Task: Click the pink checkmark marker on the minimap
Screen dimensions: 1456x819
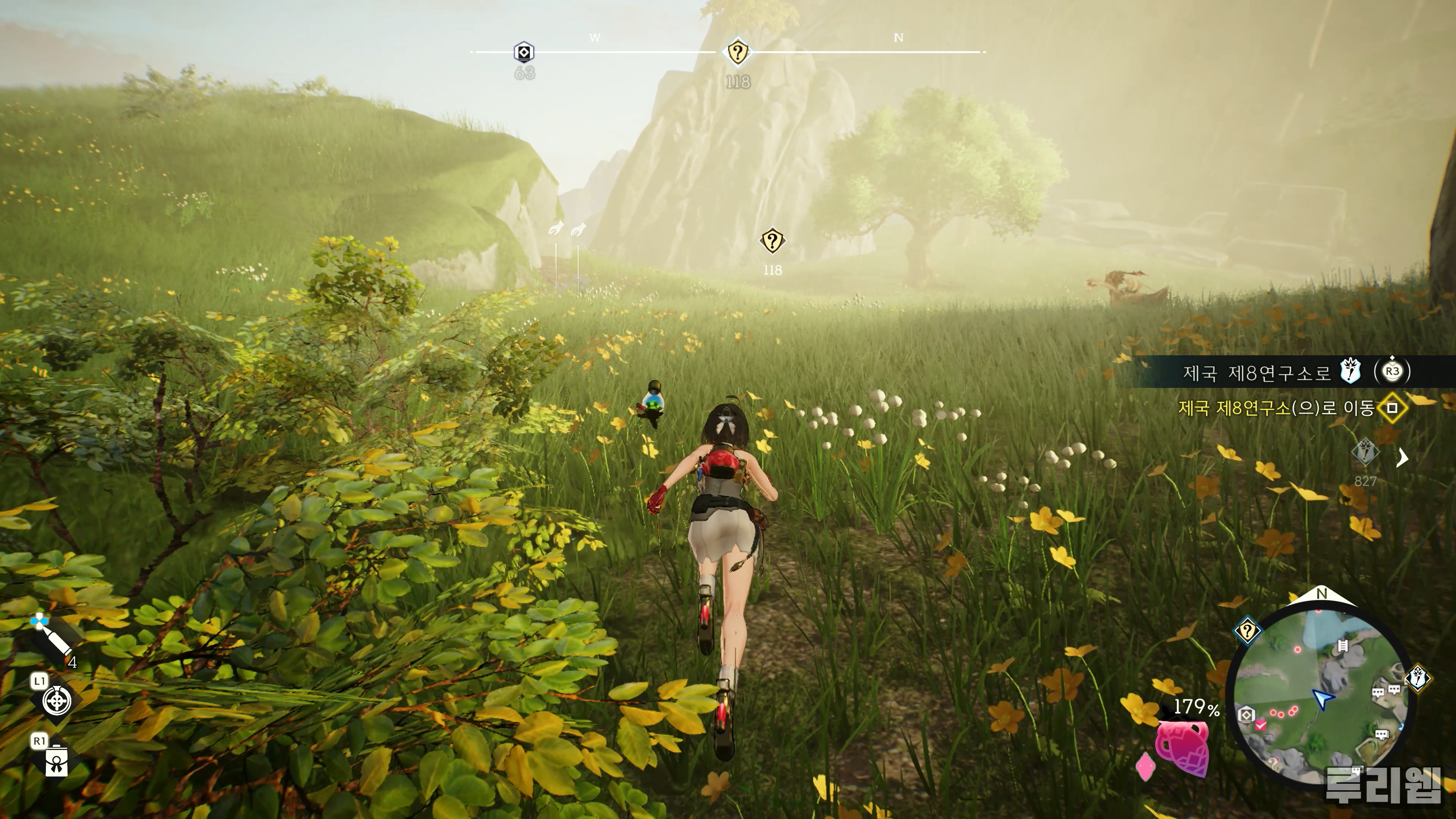Action: (x=1260, y=725)
